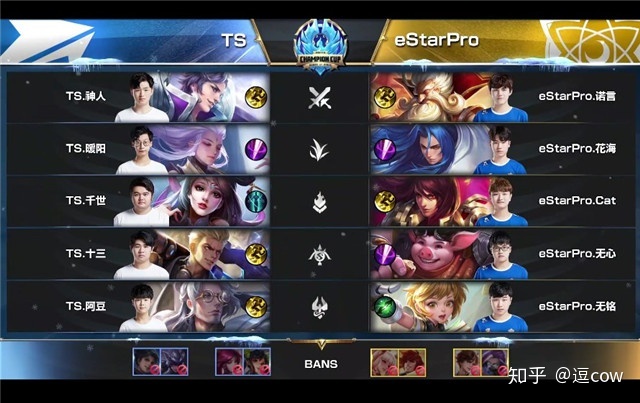Click the TS team name header
This screenshot has height=403, width=640.
(234, 41)
